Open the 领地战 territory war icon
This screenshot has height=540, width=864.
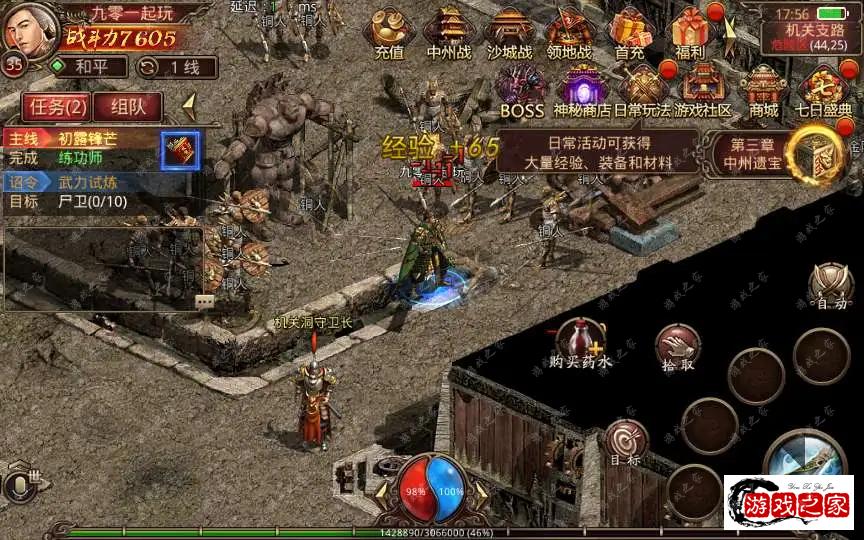(570, 33)
